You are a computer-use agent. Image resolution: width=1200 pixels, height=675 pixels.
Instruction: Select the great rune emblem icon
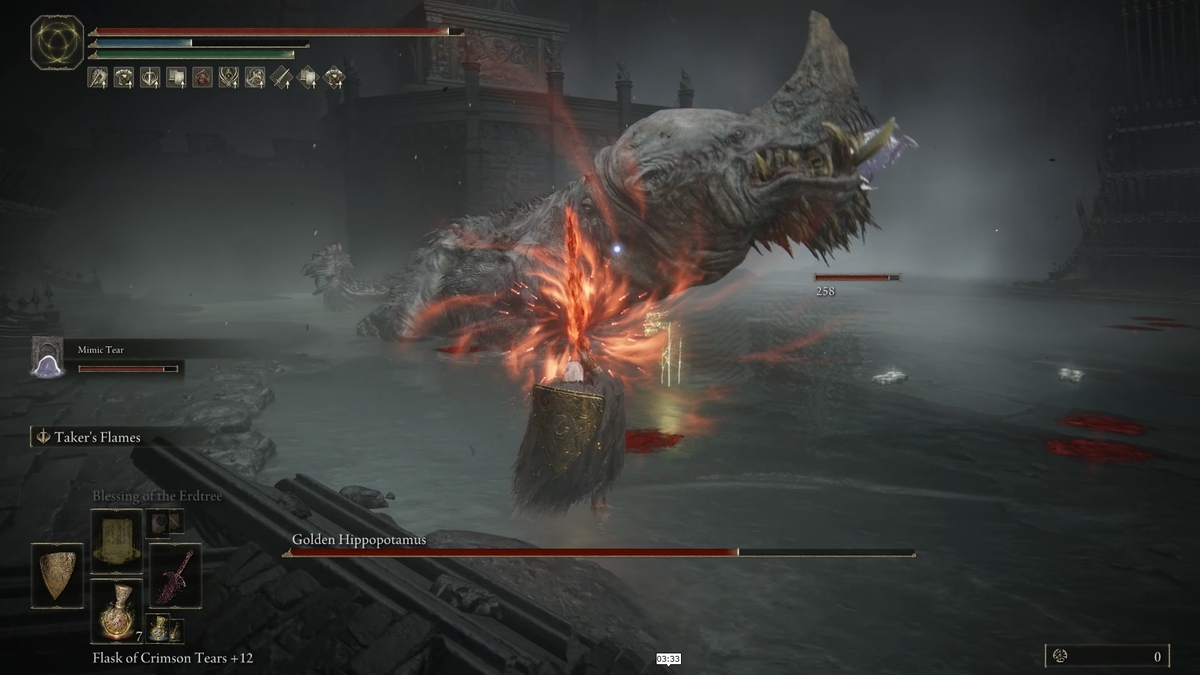click(x=57, y=42)
